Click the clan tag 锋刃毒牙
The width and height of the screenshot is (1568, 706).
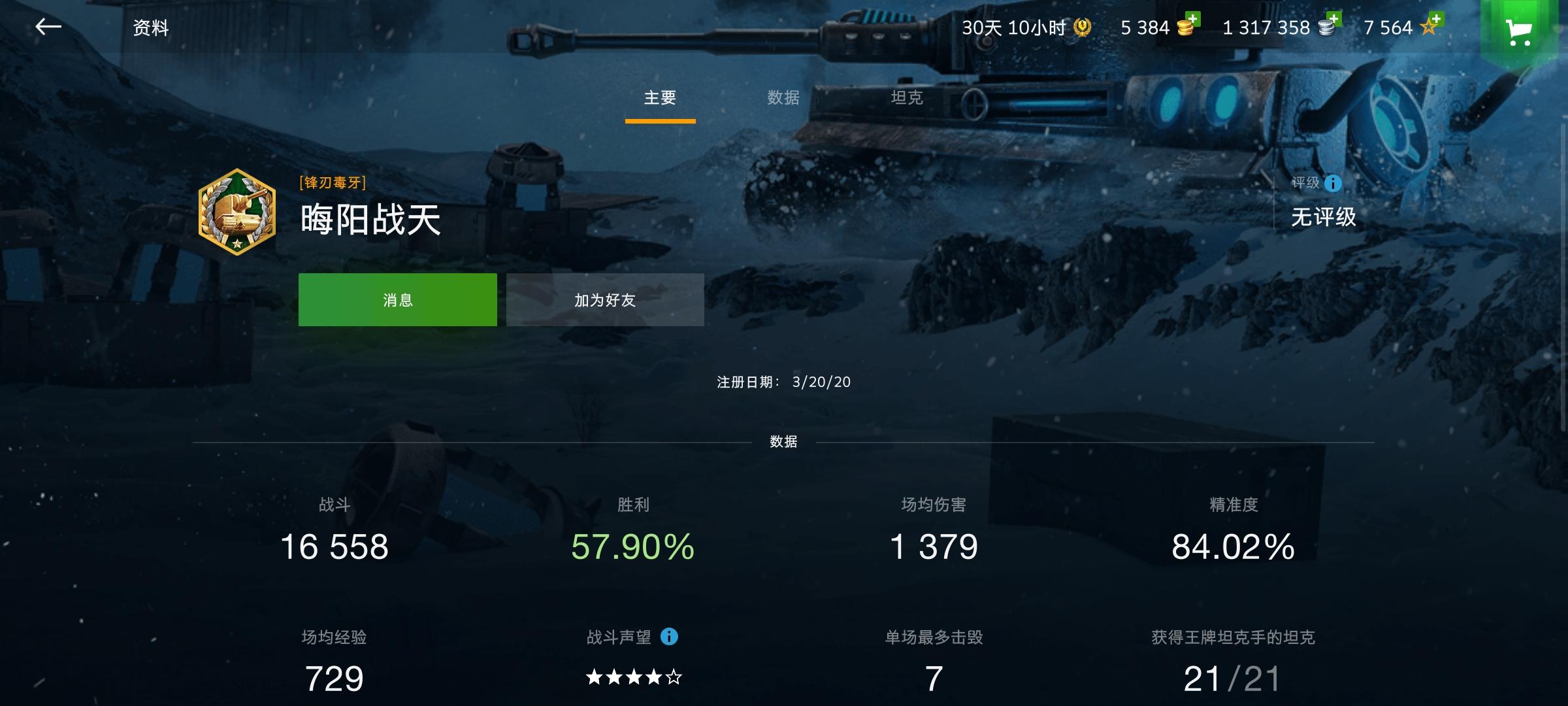(332, 183)
